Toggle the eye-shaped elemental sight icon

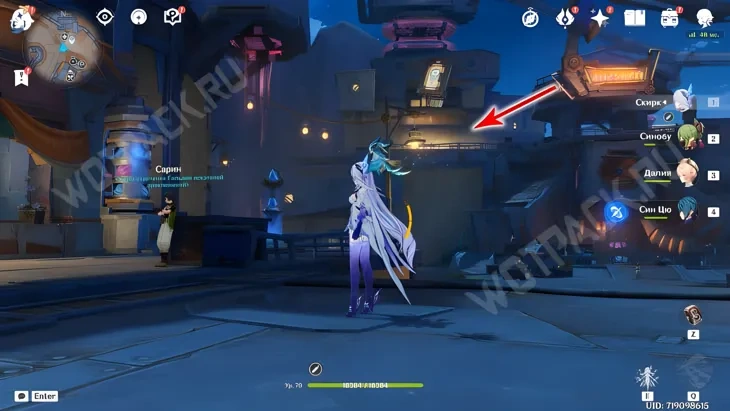point(105,17)
